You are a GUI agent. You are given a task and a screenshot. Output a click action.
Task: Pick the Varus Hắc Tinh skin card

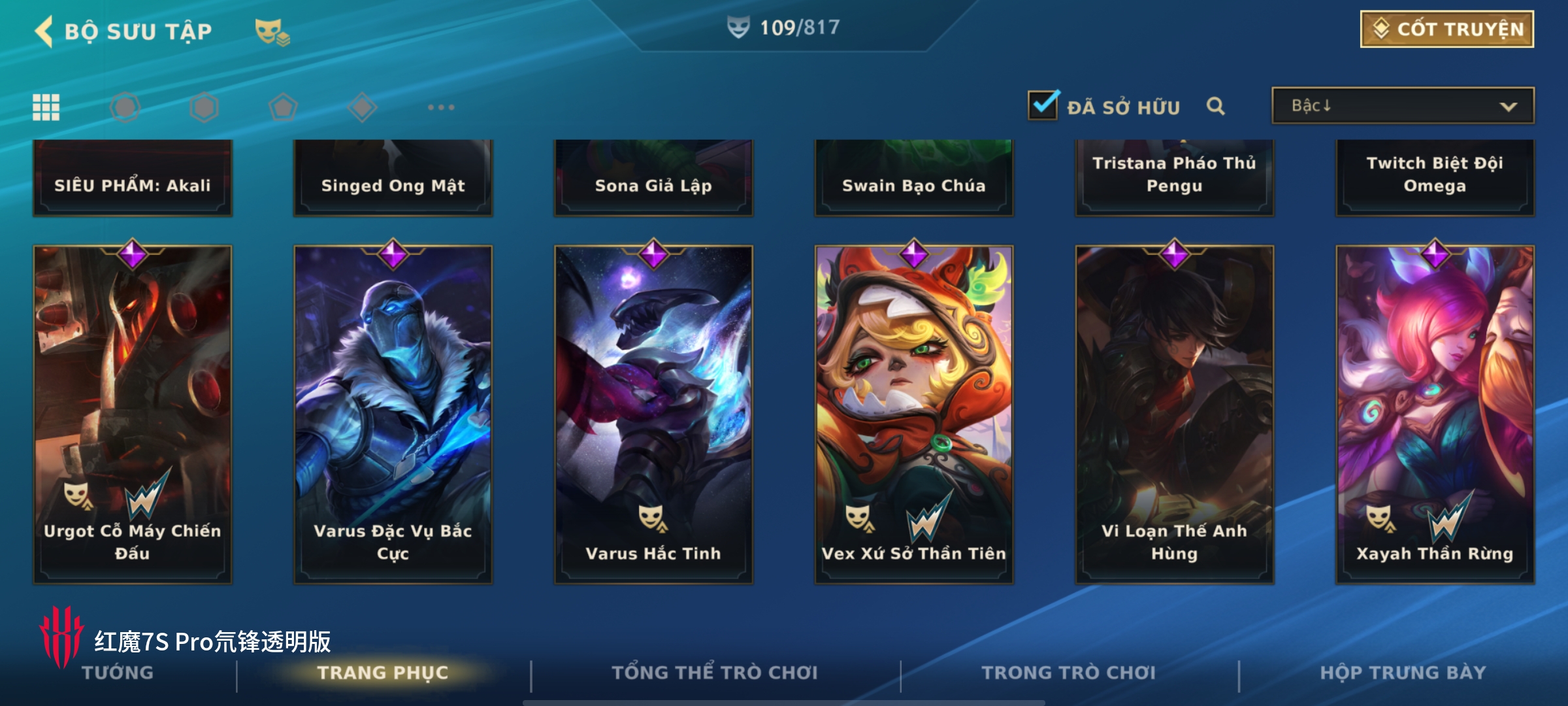pyautogui.click(x=653, y=413)
